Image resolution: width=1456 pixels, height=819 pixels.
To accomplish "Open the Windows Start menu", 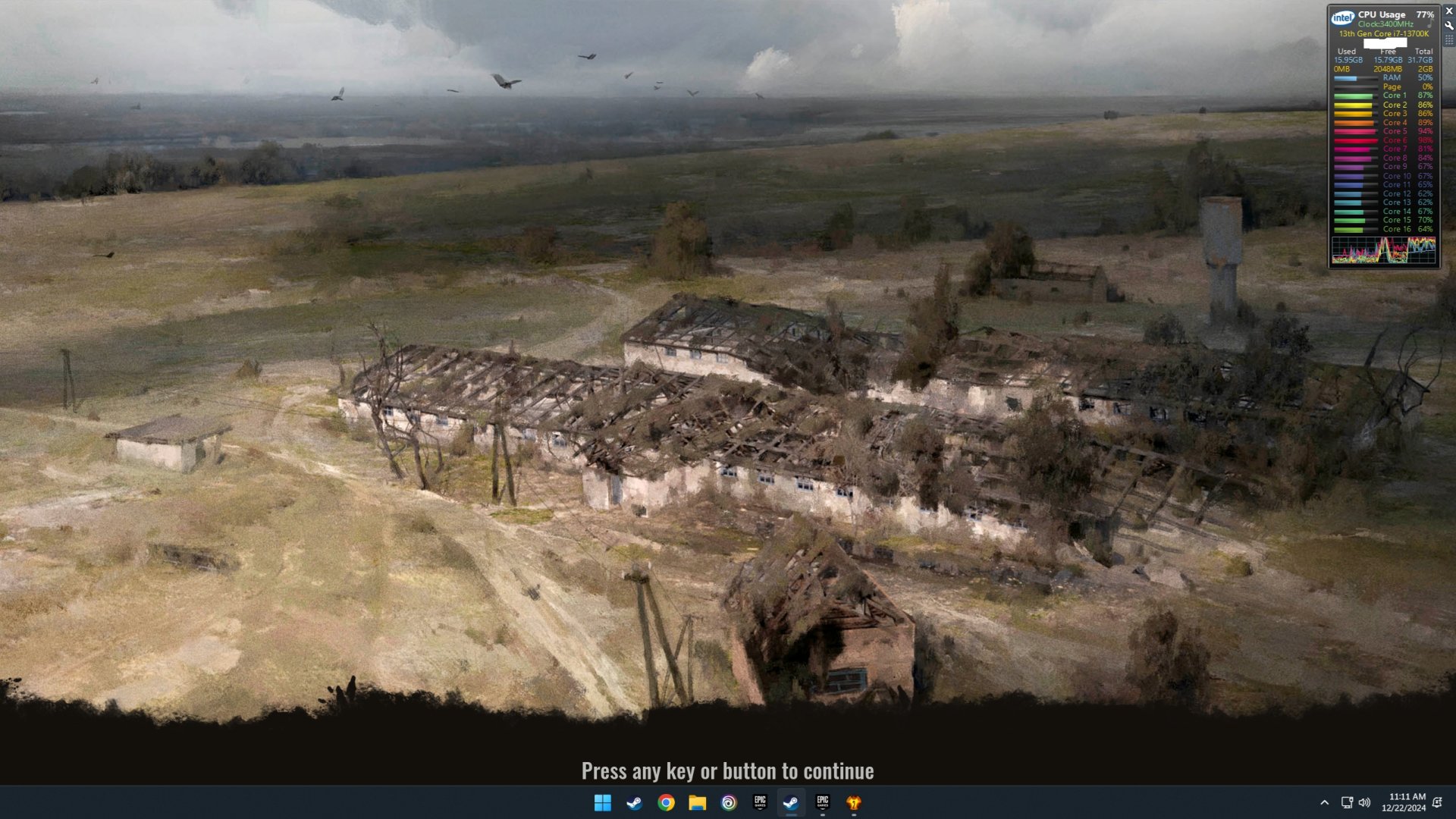I will pos(603,803).
